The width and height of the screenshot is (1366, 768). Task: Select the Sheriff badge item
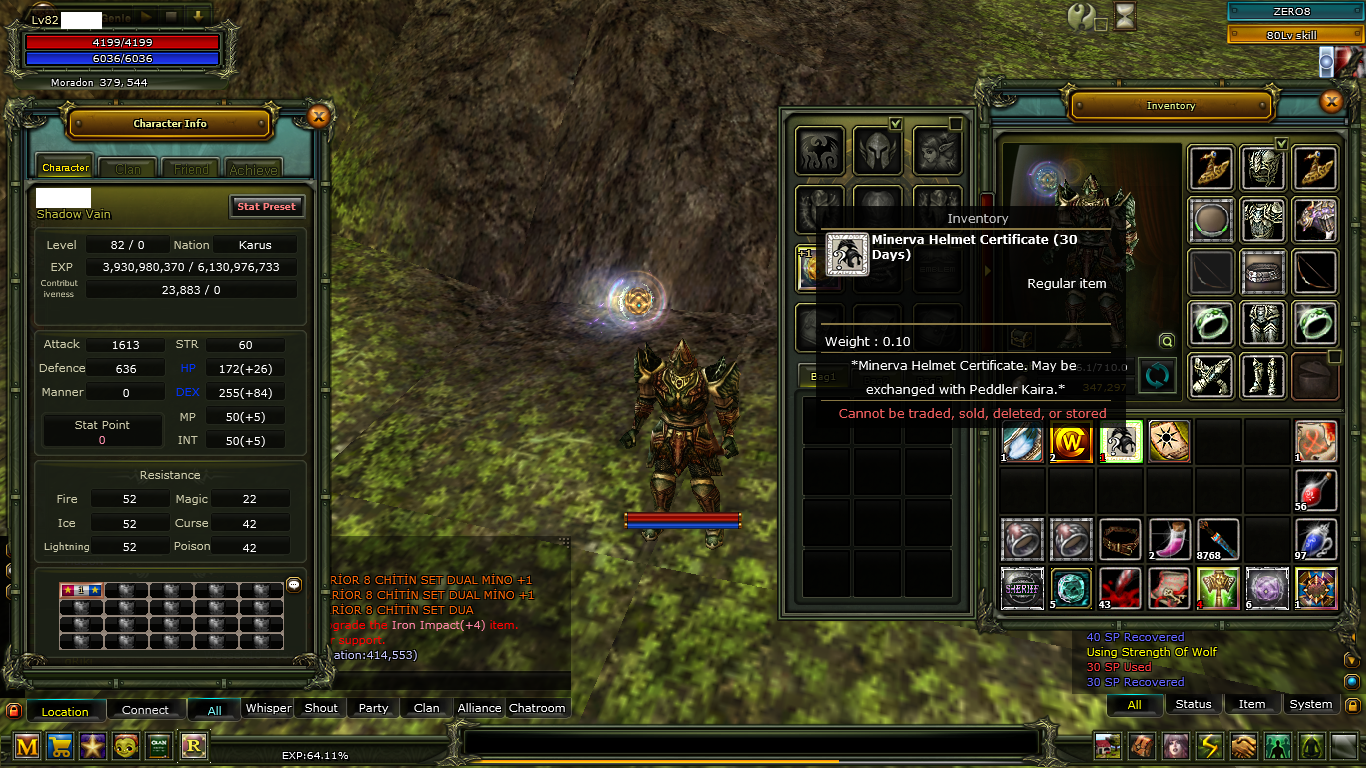click(x=1022, y=588)
